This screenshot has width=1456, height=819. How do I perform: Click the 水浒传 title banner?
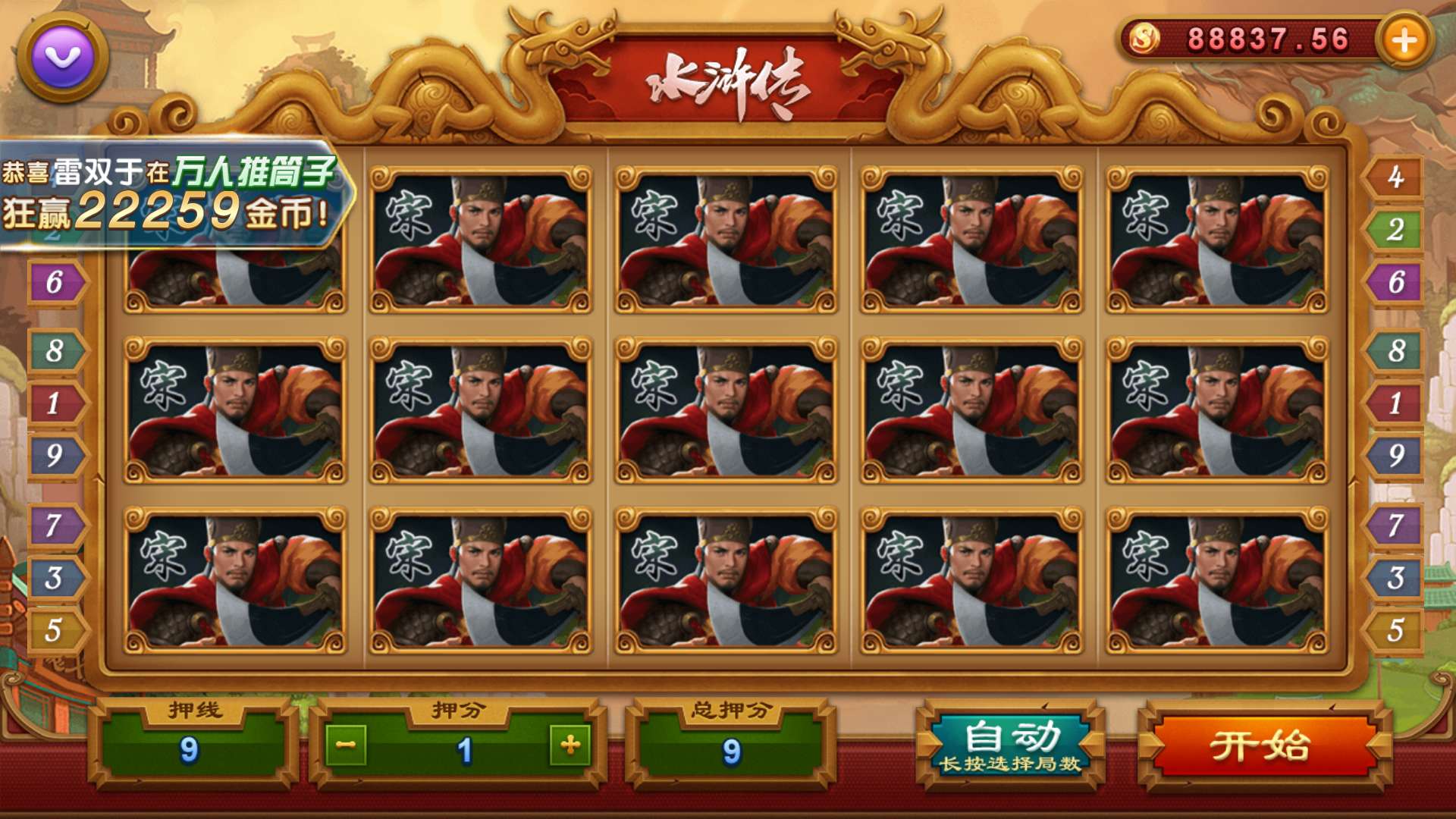point(728,76)
